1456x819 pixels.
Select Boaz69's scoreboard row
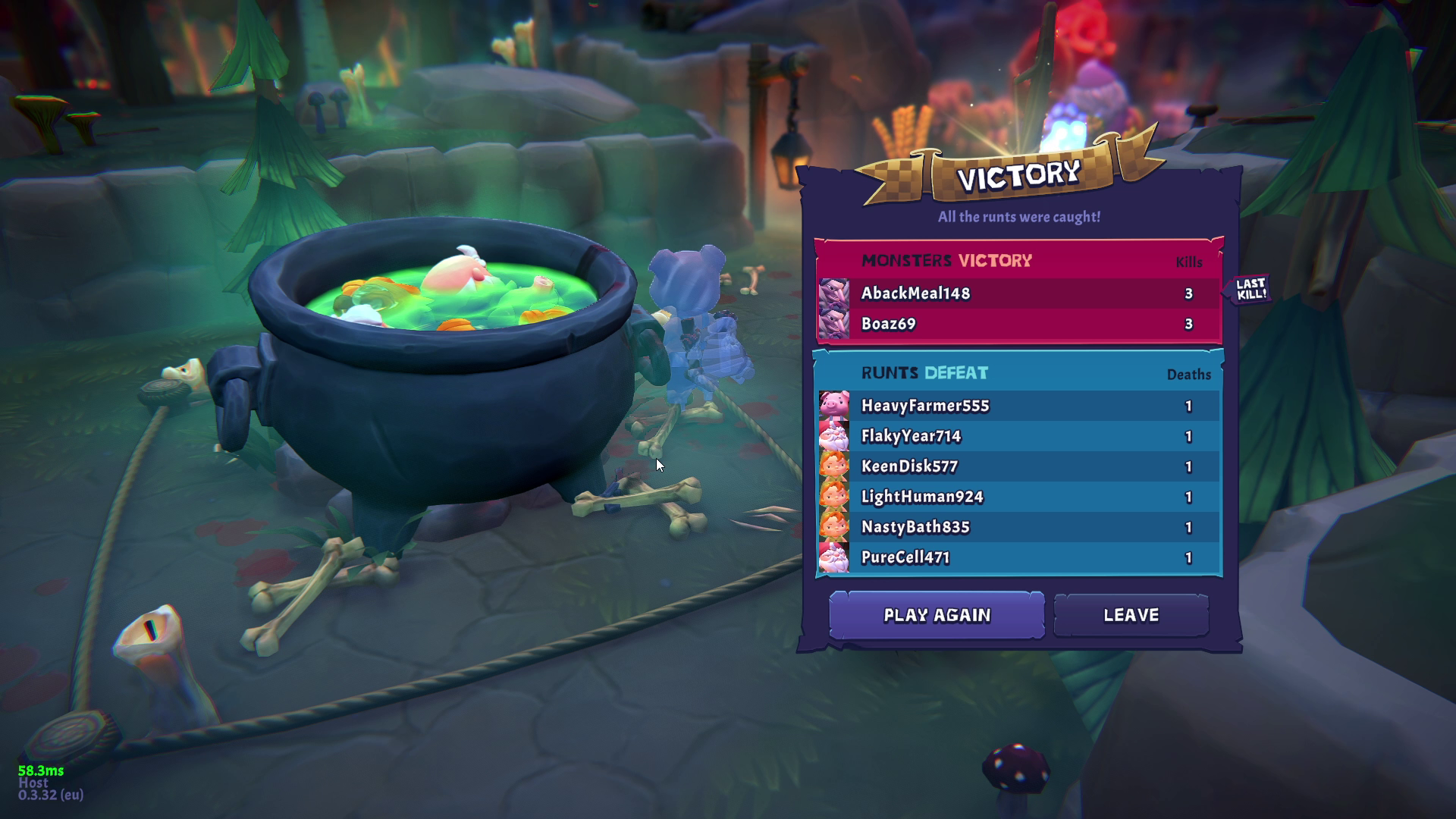[x=1016, y=325]
